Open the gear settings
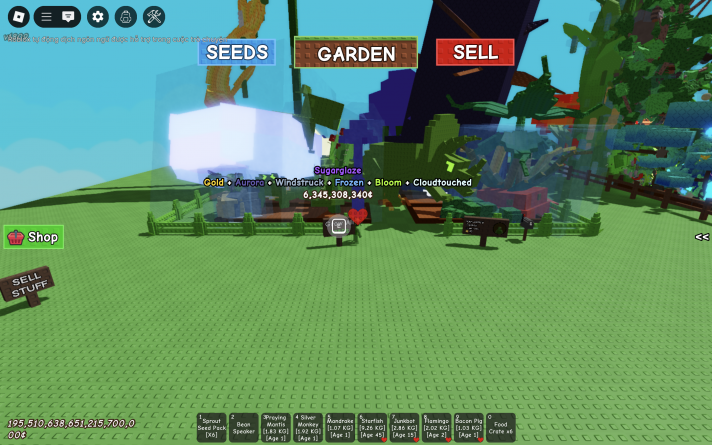The height and width of the screenshot is (445, 712). tap(97, 16)
